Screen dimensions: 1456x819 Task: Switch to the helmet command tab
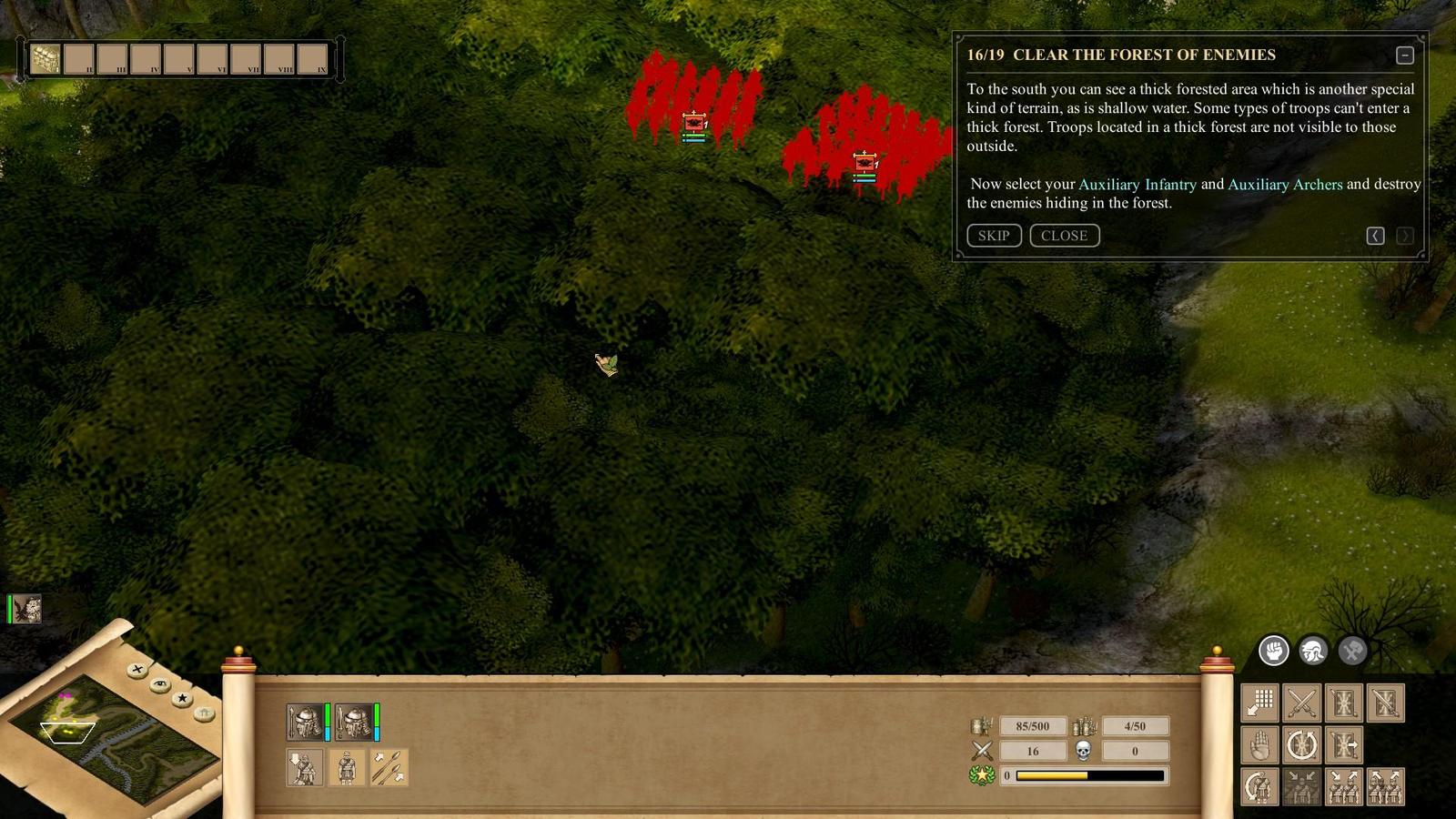pyautogui.click(x=1312, y=651)
